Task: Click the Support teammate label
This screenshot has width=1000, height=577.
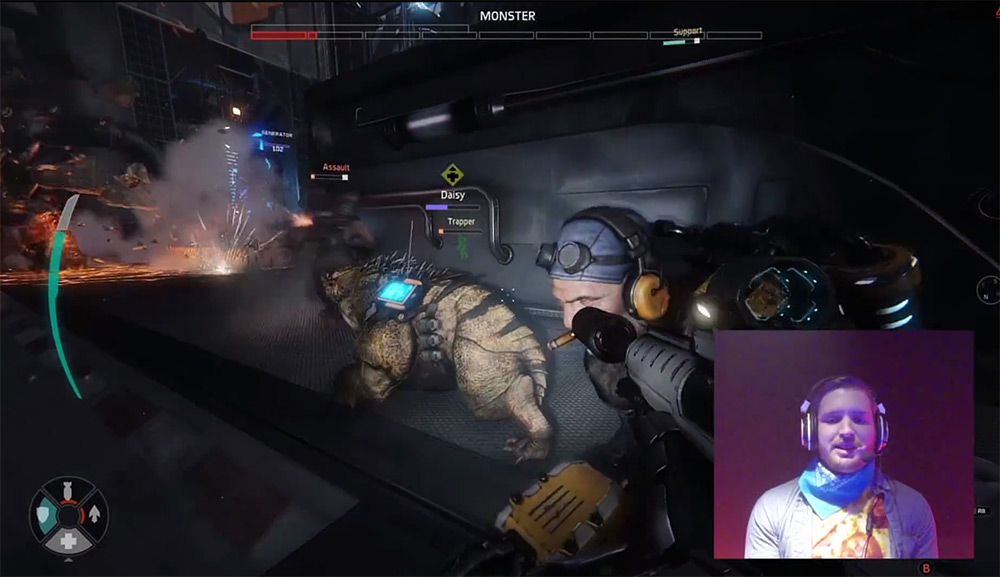Action: [x=687, y=32]
